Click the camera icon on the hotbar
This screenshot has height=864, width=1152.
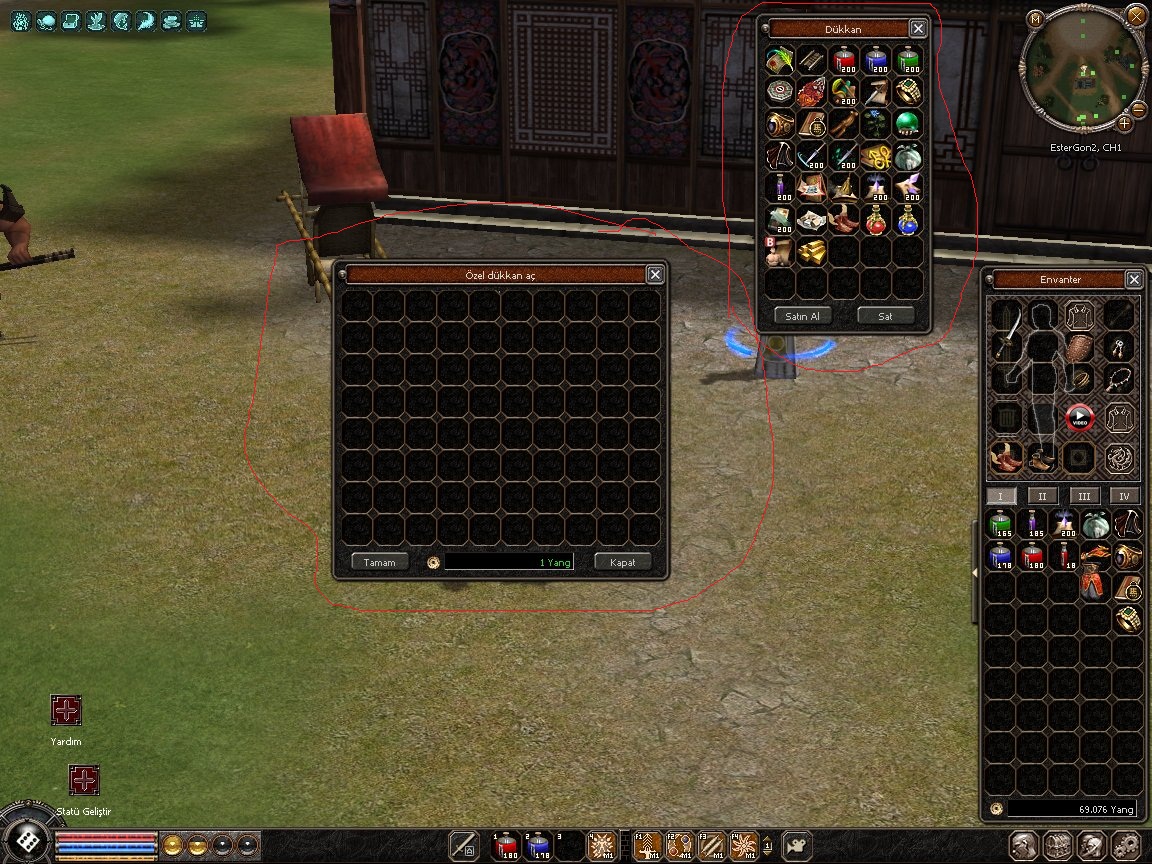796,846
